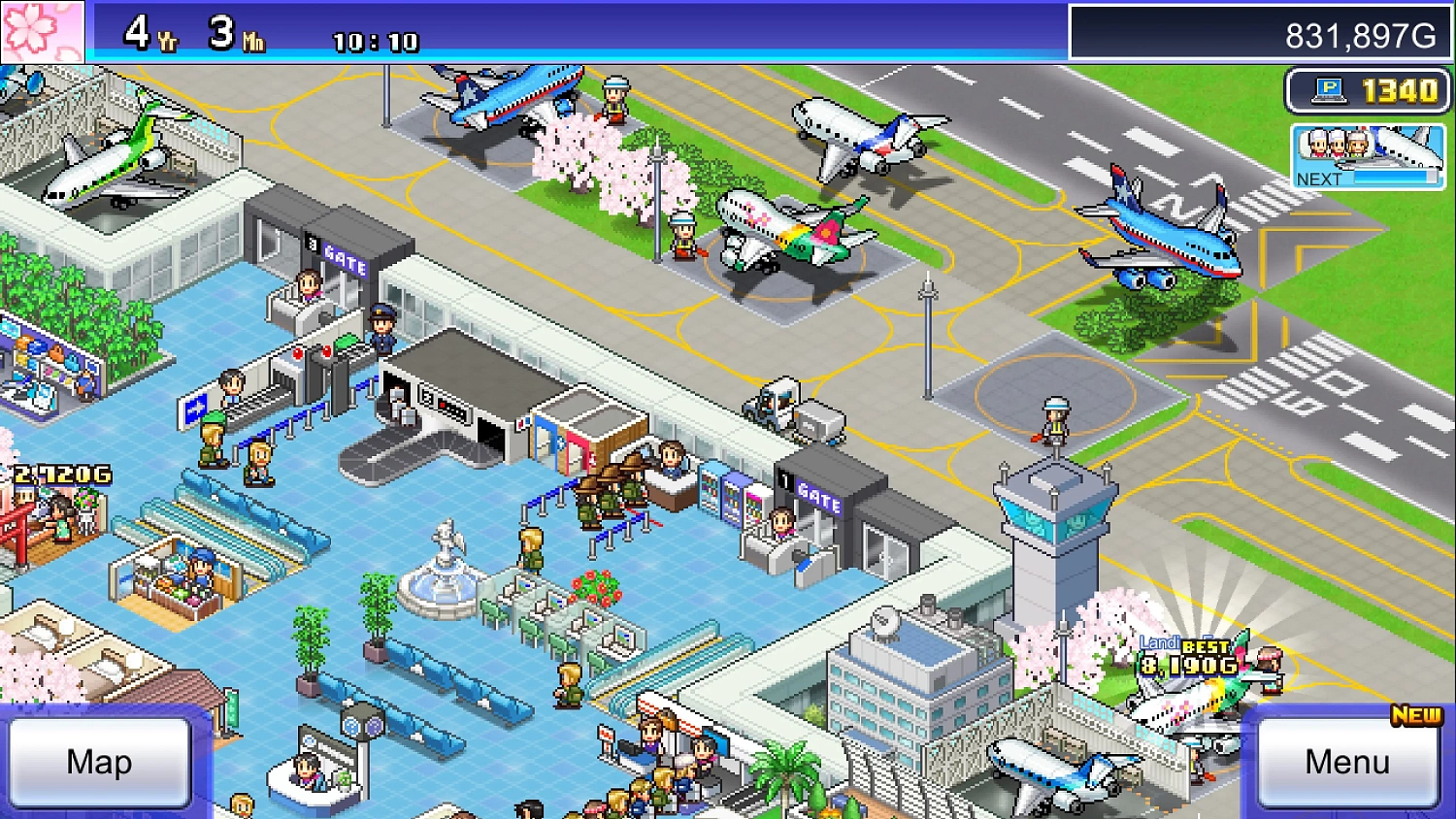Viewport: 1456px width, 819px height.
Task: Open the Menu with the NEW badge
Action: (1346, 763)
